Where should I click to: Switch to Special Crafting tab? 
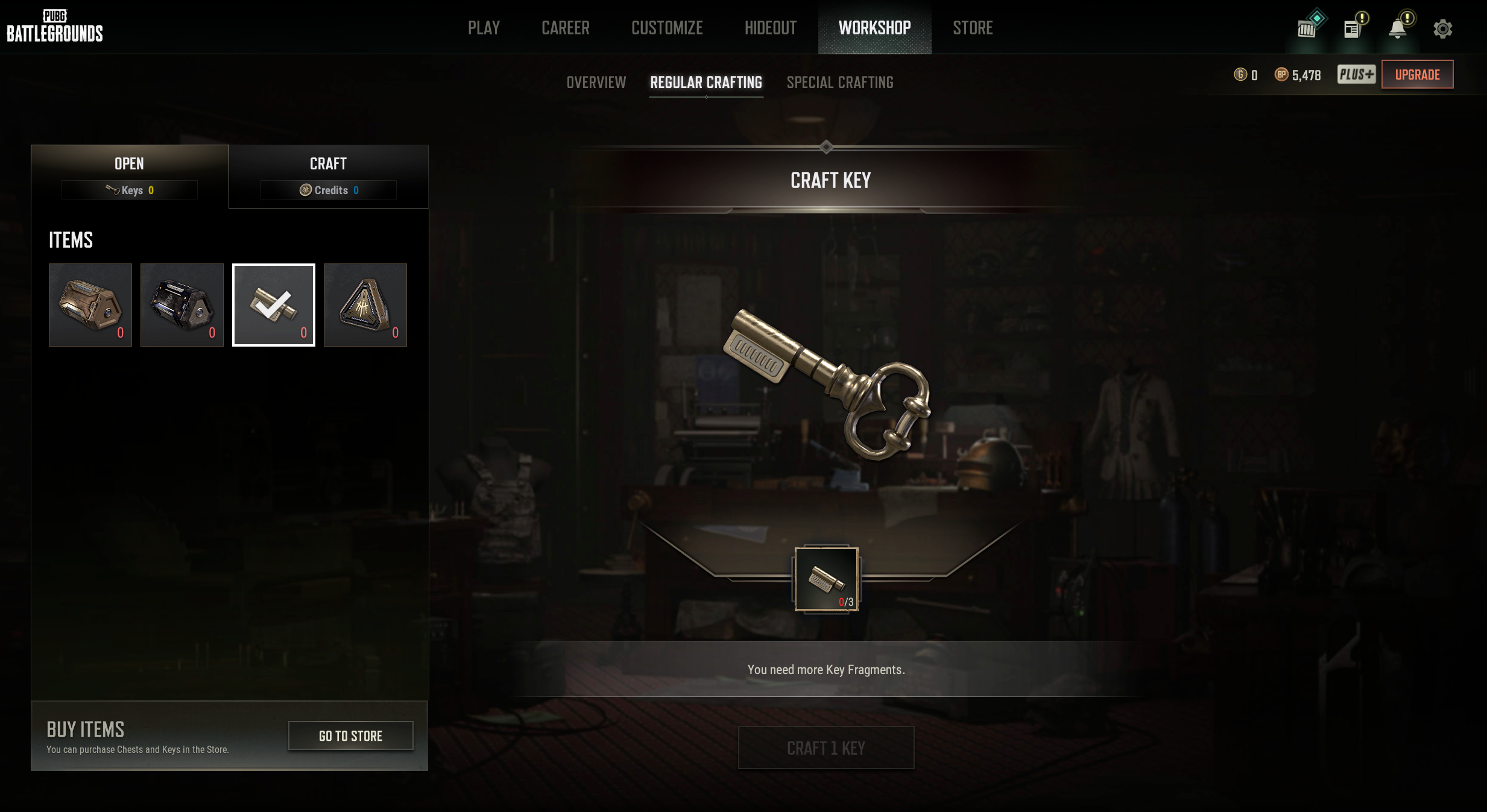[839, 83]
